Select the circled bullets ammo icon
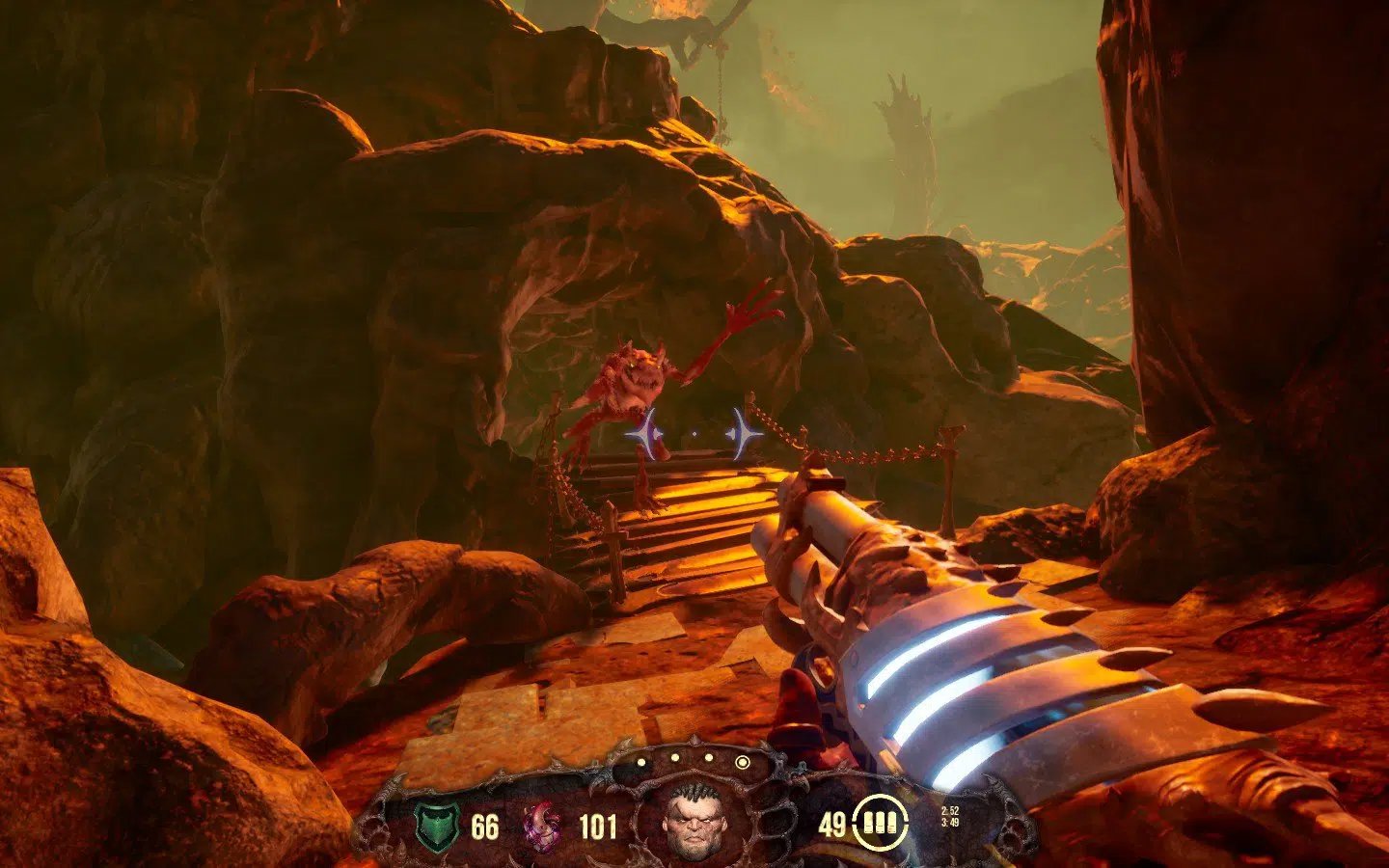The width and height of the screenshot is (1389, 868). [879, 825]
